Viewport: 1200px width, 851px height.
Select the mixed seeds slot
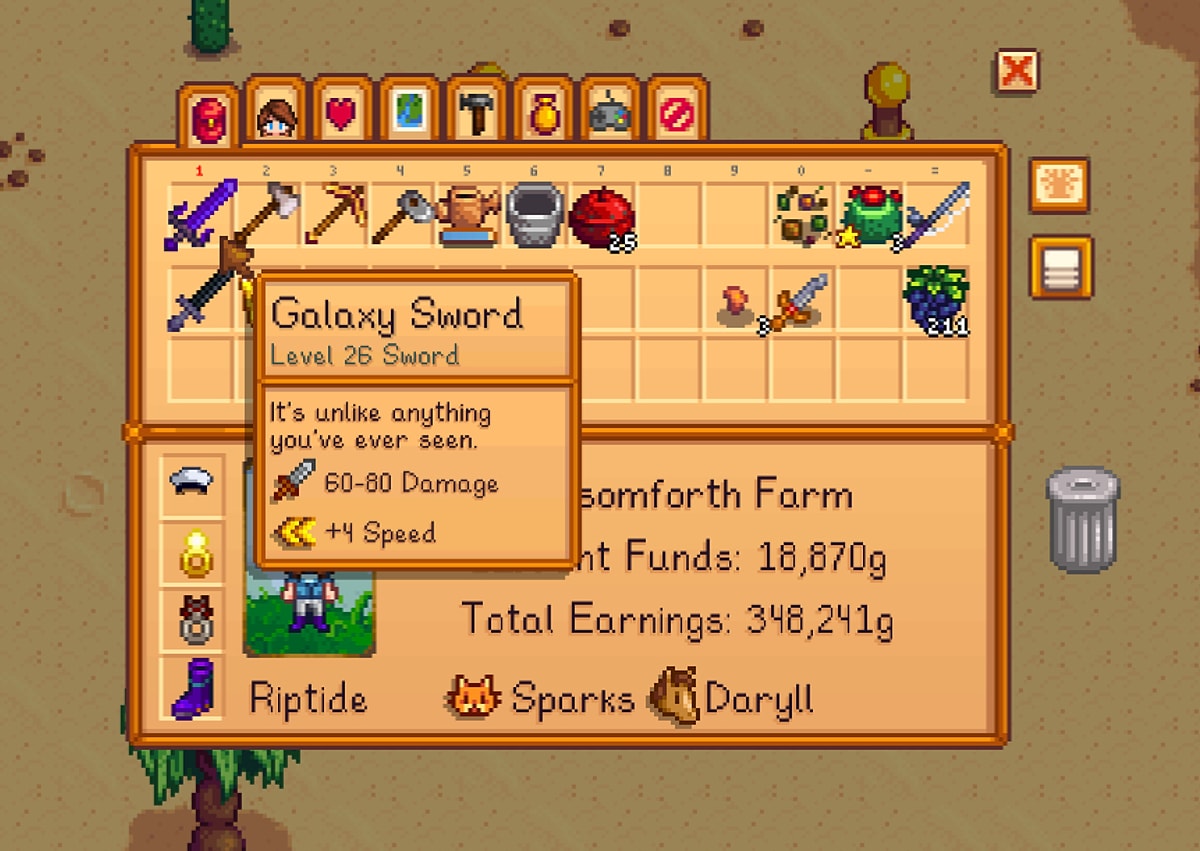tap(804, 213)
